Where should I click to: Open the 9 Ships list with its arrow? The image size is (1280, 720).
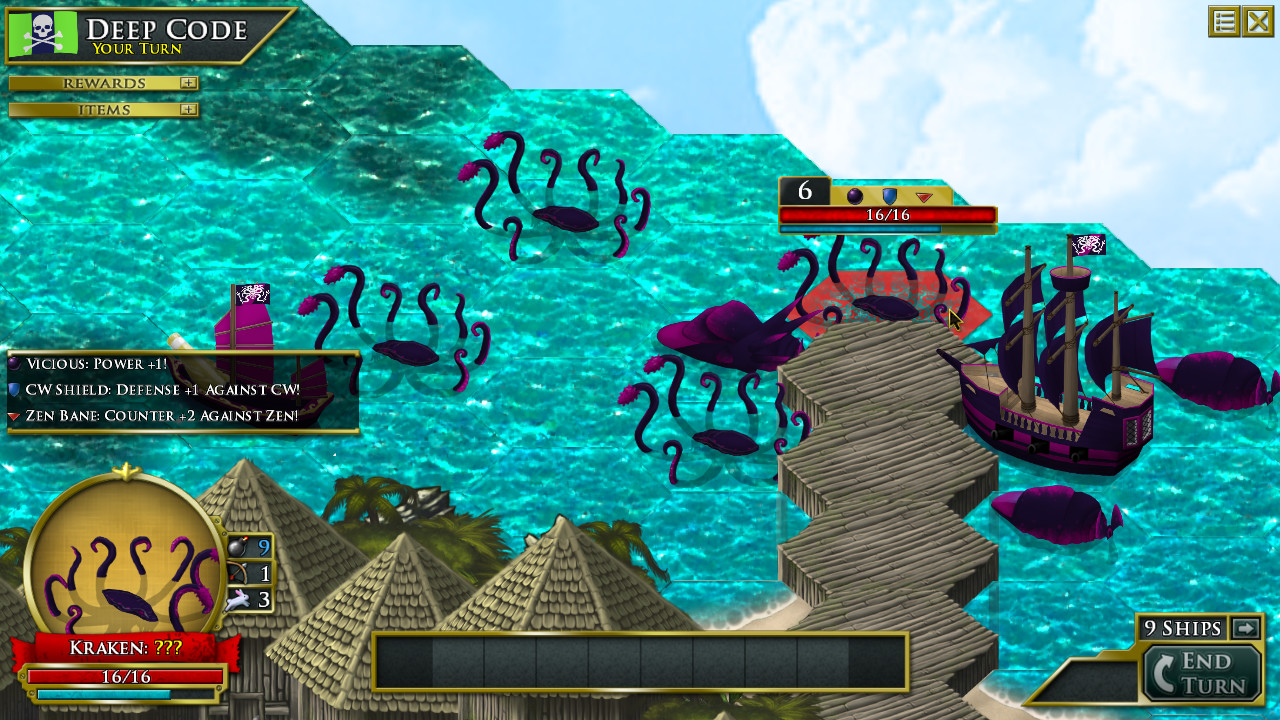1243,628
